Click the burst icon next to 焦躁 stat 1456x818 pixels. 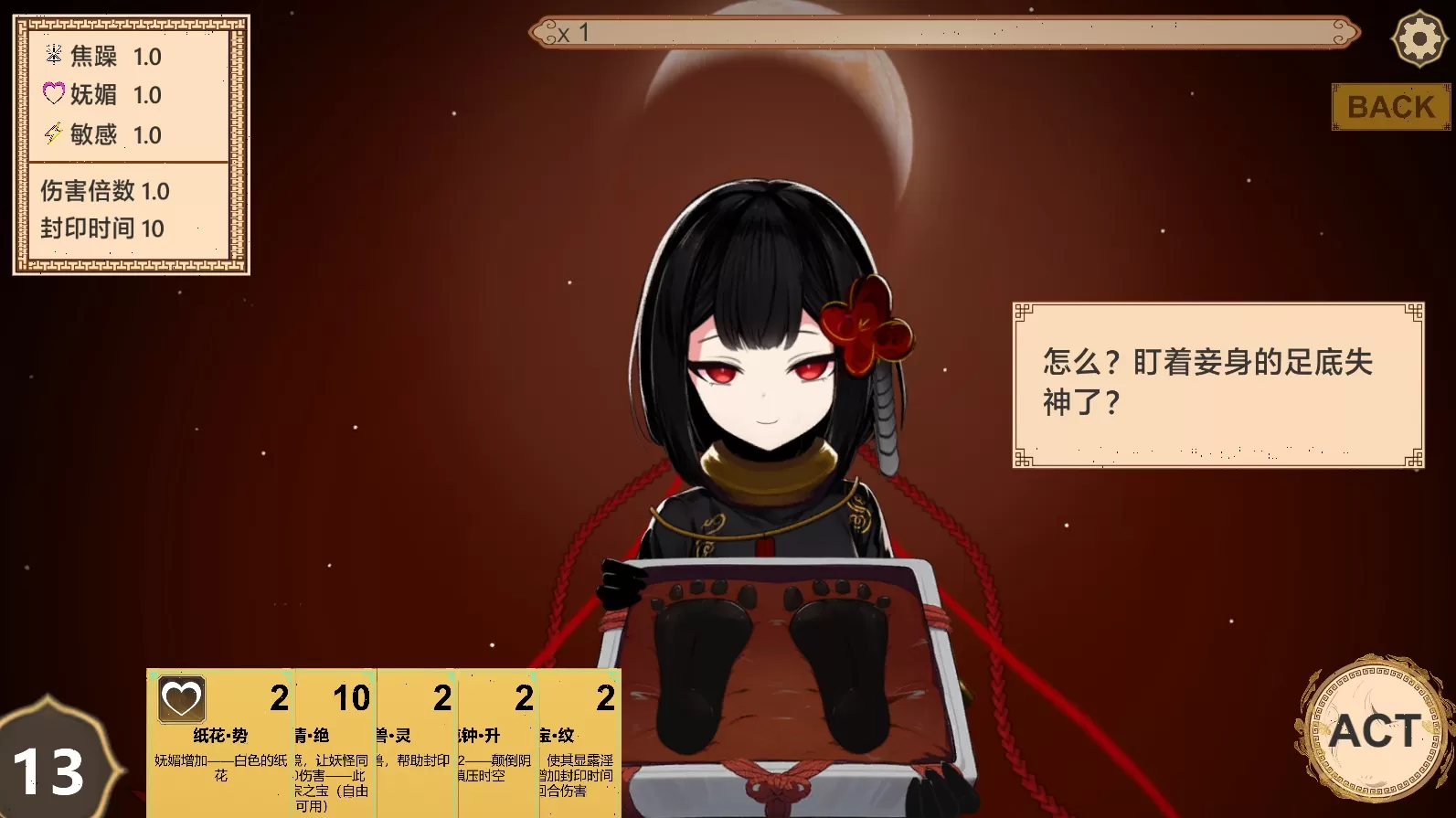(52, 56)
